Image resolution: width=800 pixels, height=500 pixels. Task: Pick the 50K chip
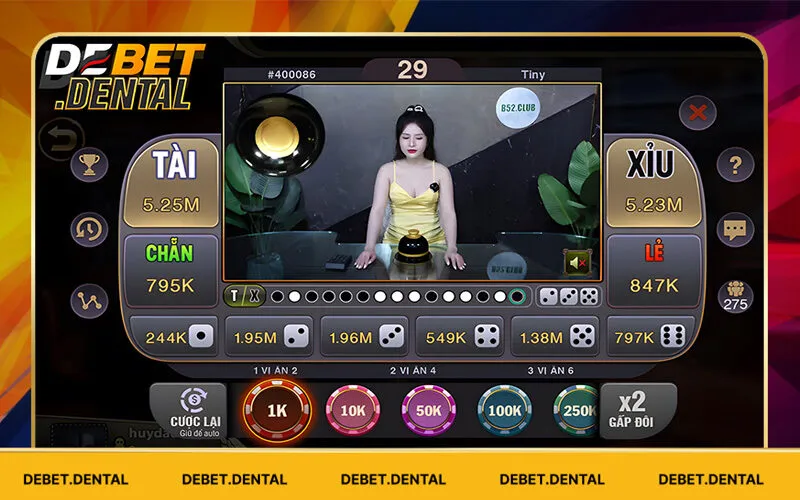(x=428, y=411)
